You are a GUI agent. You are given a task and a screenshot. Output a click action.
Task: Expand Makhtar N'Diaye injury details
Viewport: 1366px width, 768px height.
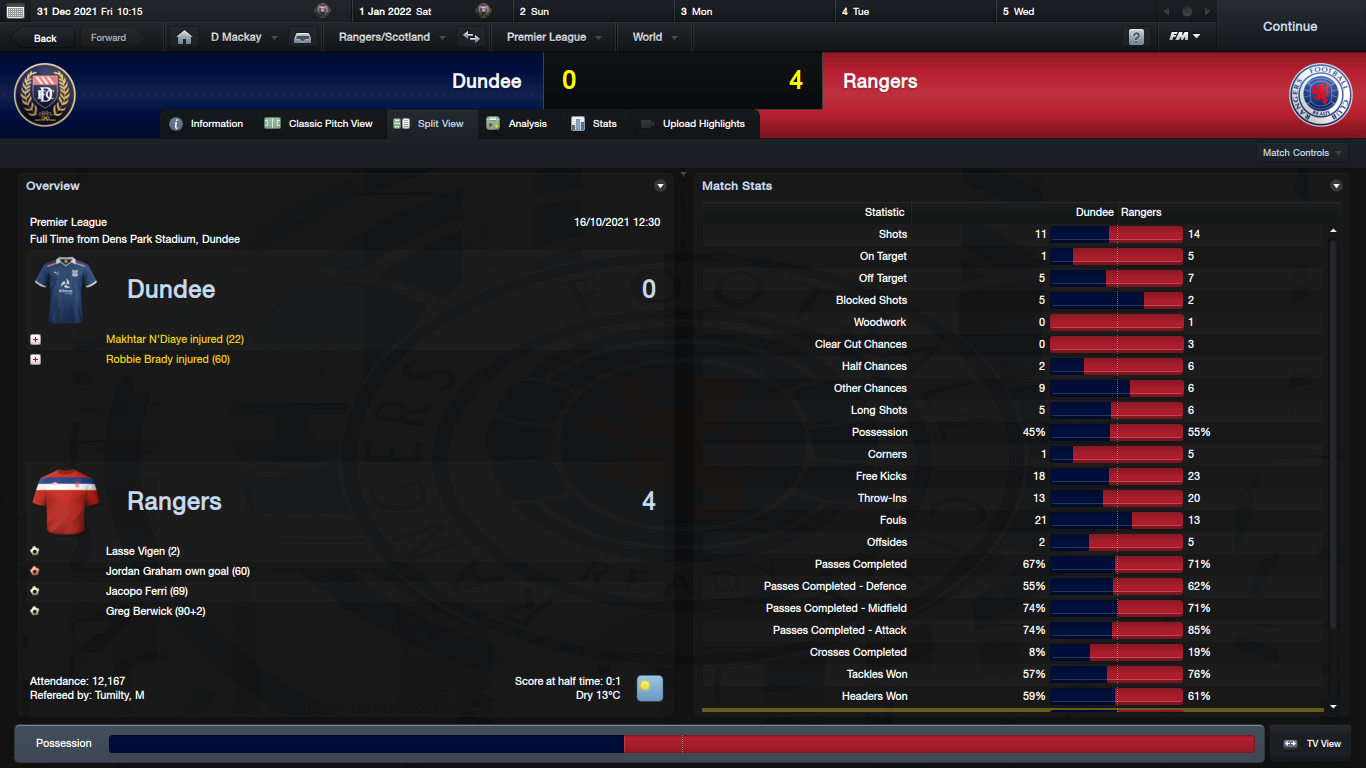36,340
